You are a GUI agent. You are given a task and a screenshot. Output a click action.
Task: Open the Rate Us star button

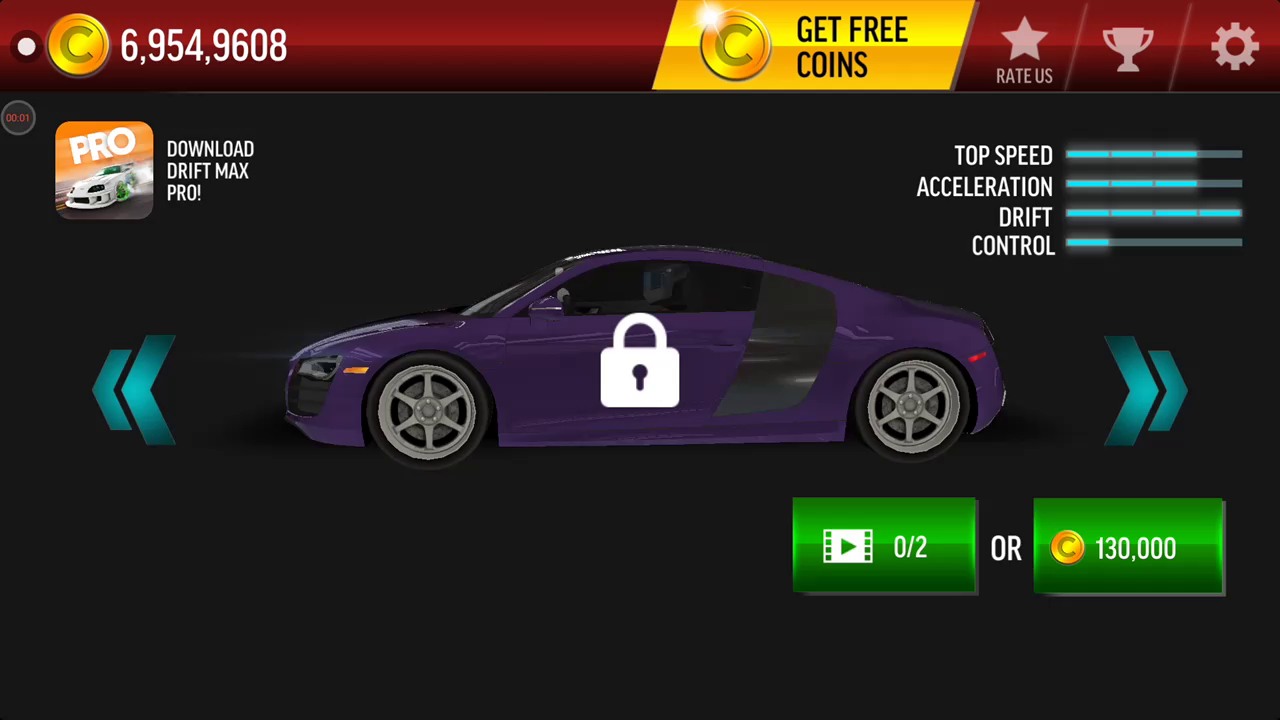coord(1024,50)
